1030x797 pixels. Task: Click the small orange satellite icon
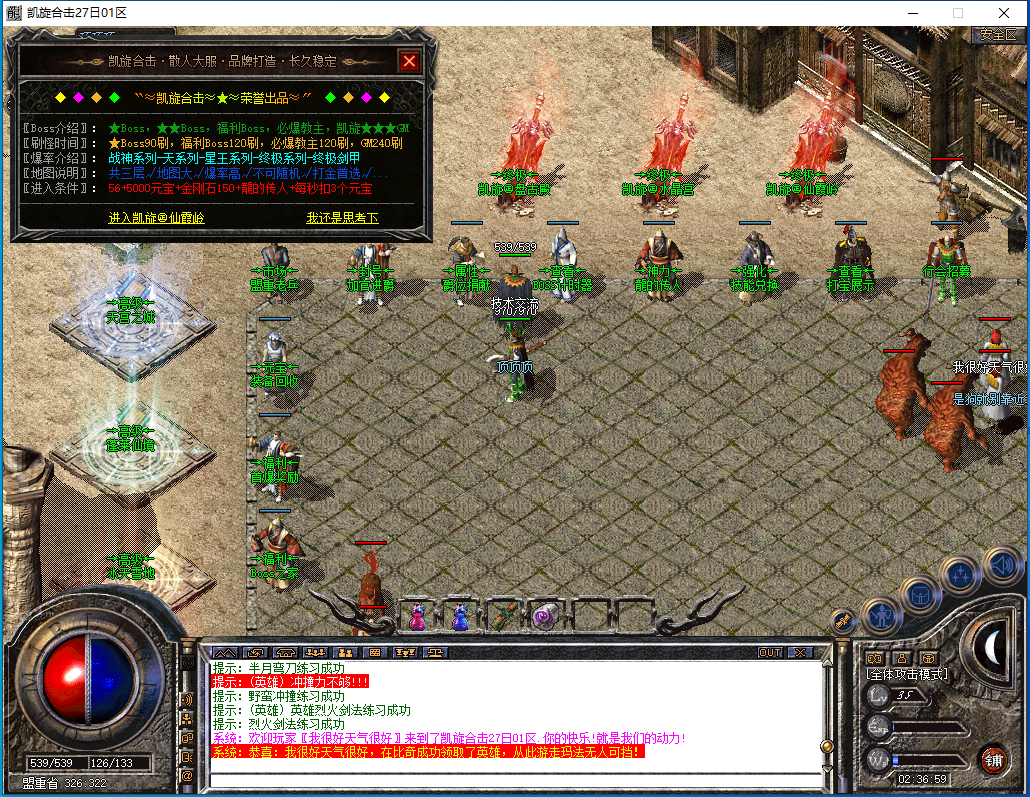[x=842, y=621]
